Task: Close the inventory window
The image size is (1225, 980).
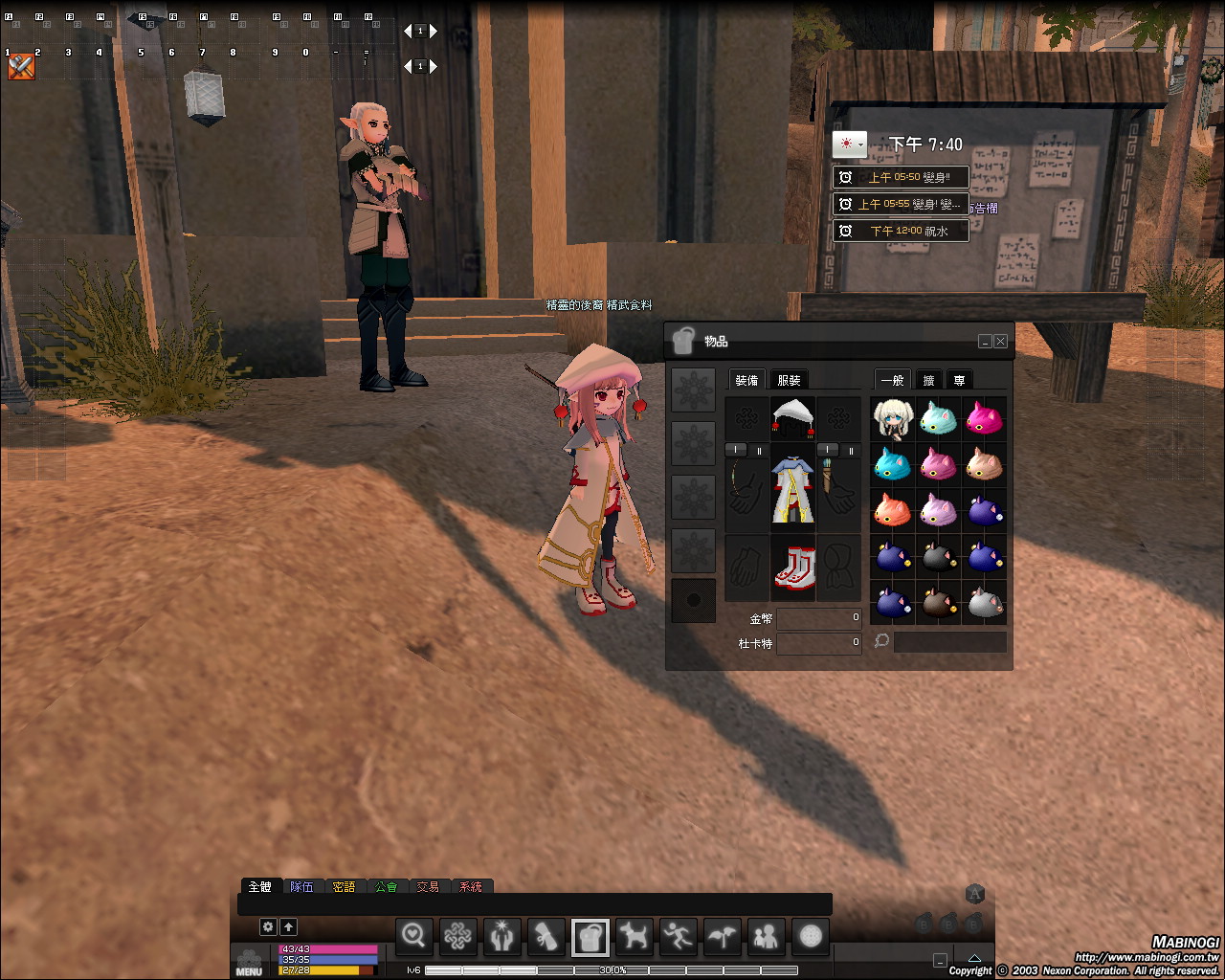Action: coord(1000,342)
